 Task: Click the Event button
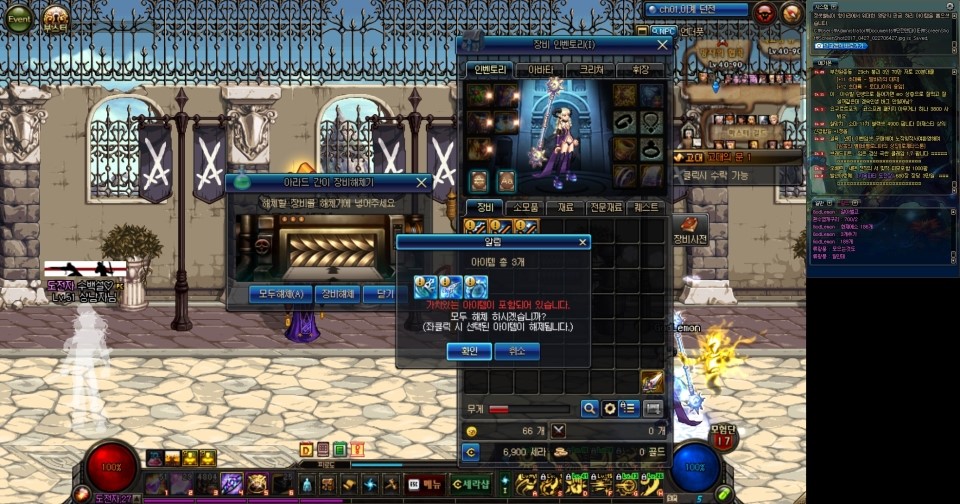[x=19, y=18]
